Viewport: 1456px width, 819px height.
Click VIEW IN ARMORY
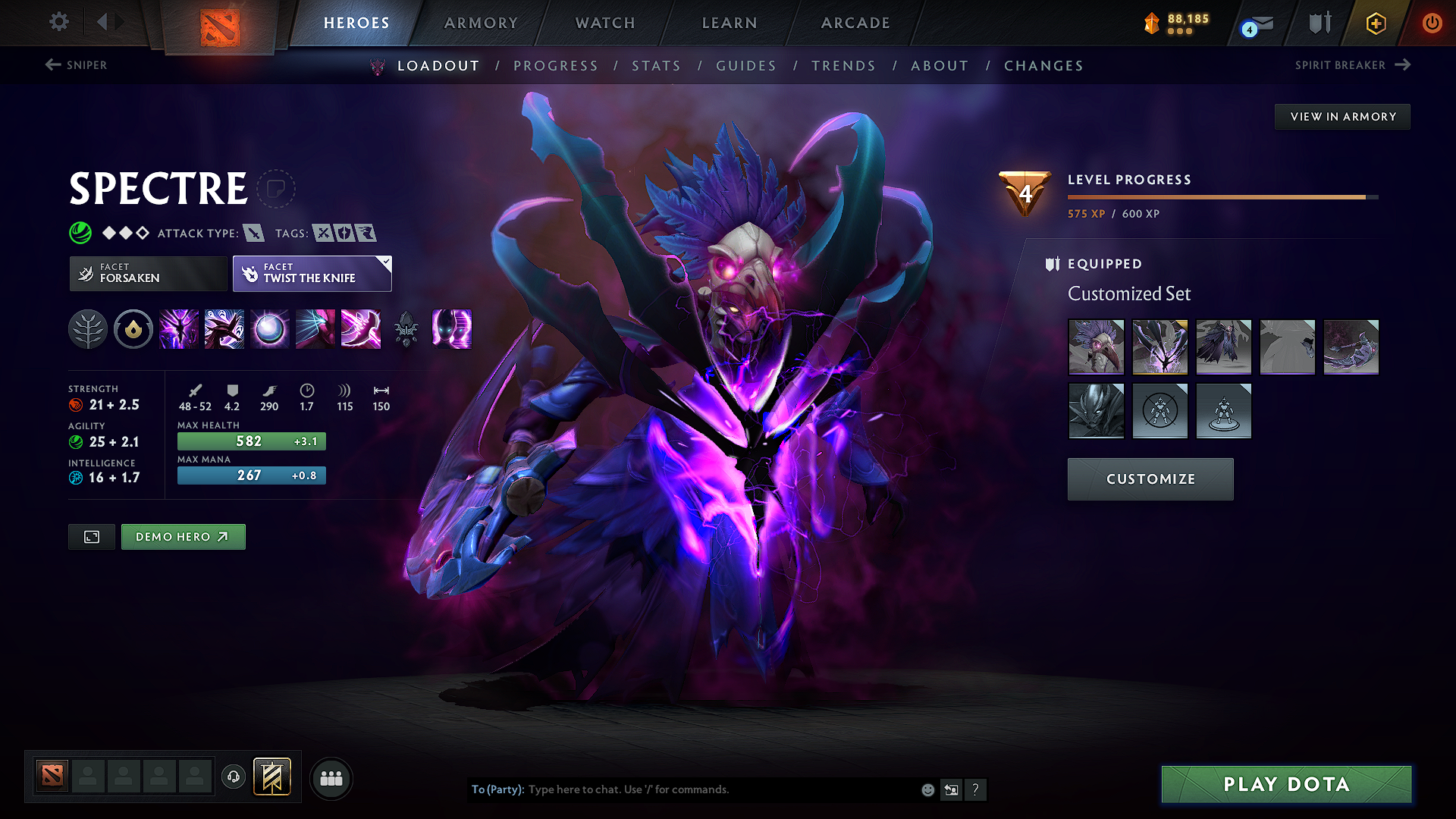point(1342,116)
